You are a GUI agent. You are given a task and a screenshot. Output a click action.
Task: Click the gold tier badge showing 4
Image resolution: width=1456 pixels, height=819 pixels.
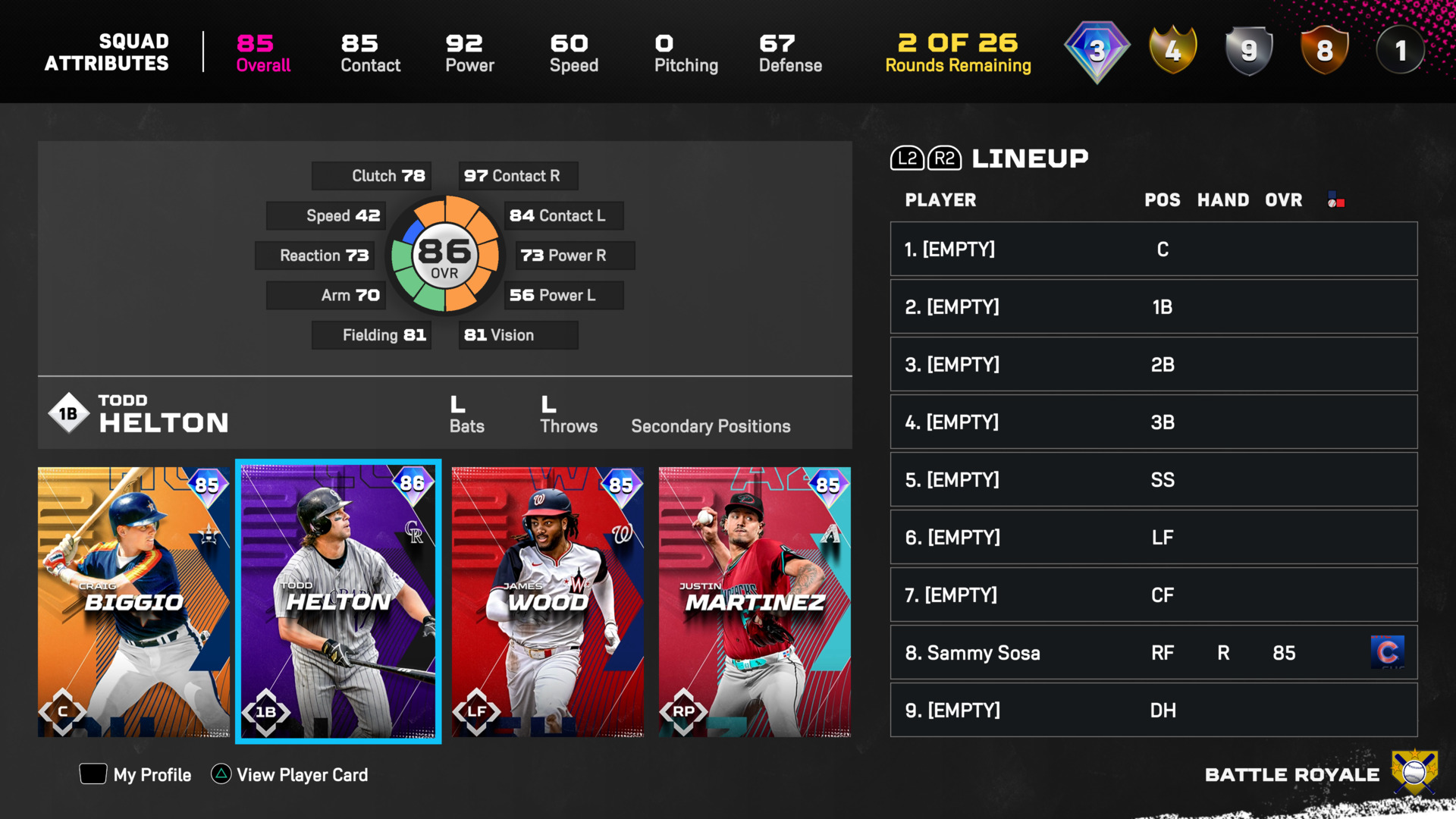[x=1172, y=51]
